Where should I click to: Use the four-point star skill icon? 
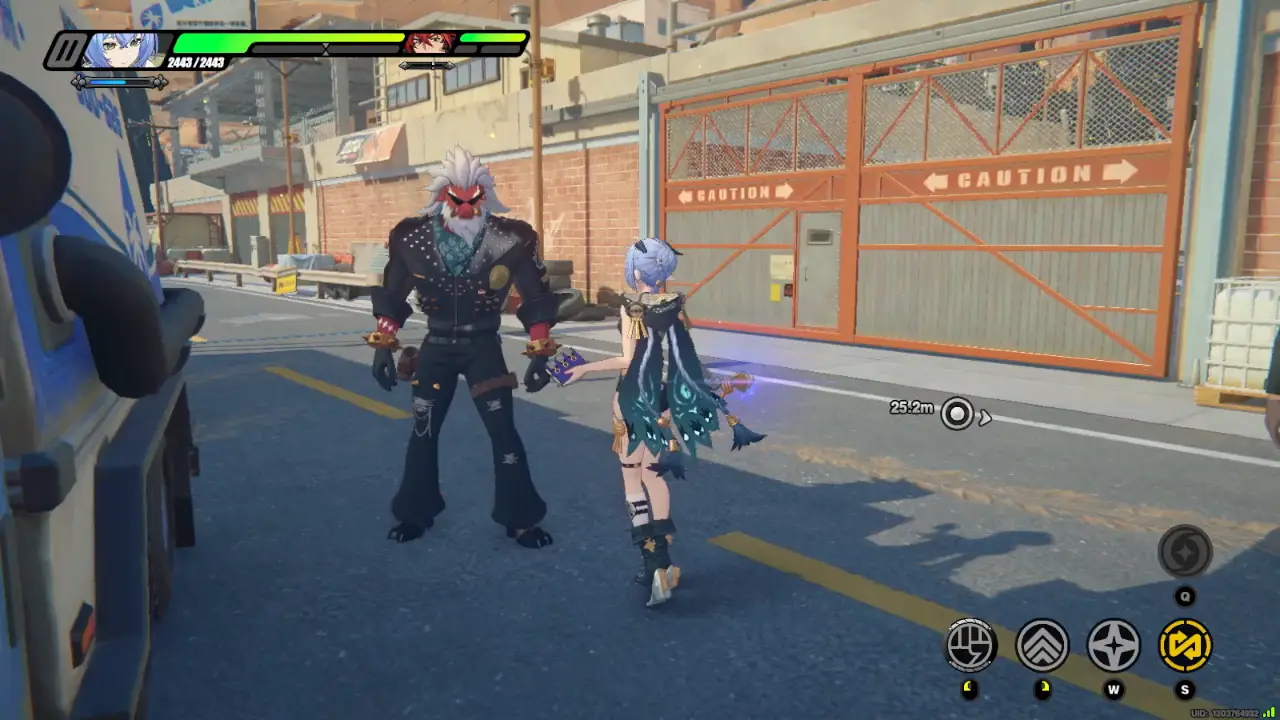pyautogui.click(x=1113, y=645)
